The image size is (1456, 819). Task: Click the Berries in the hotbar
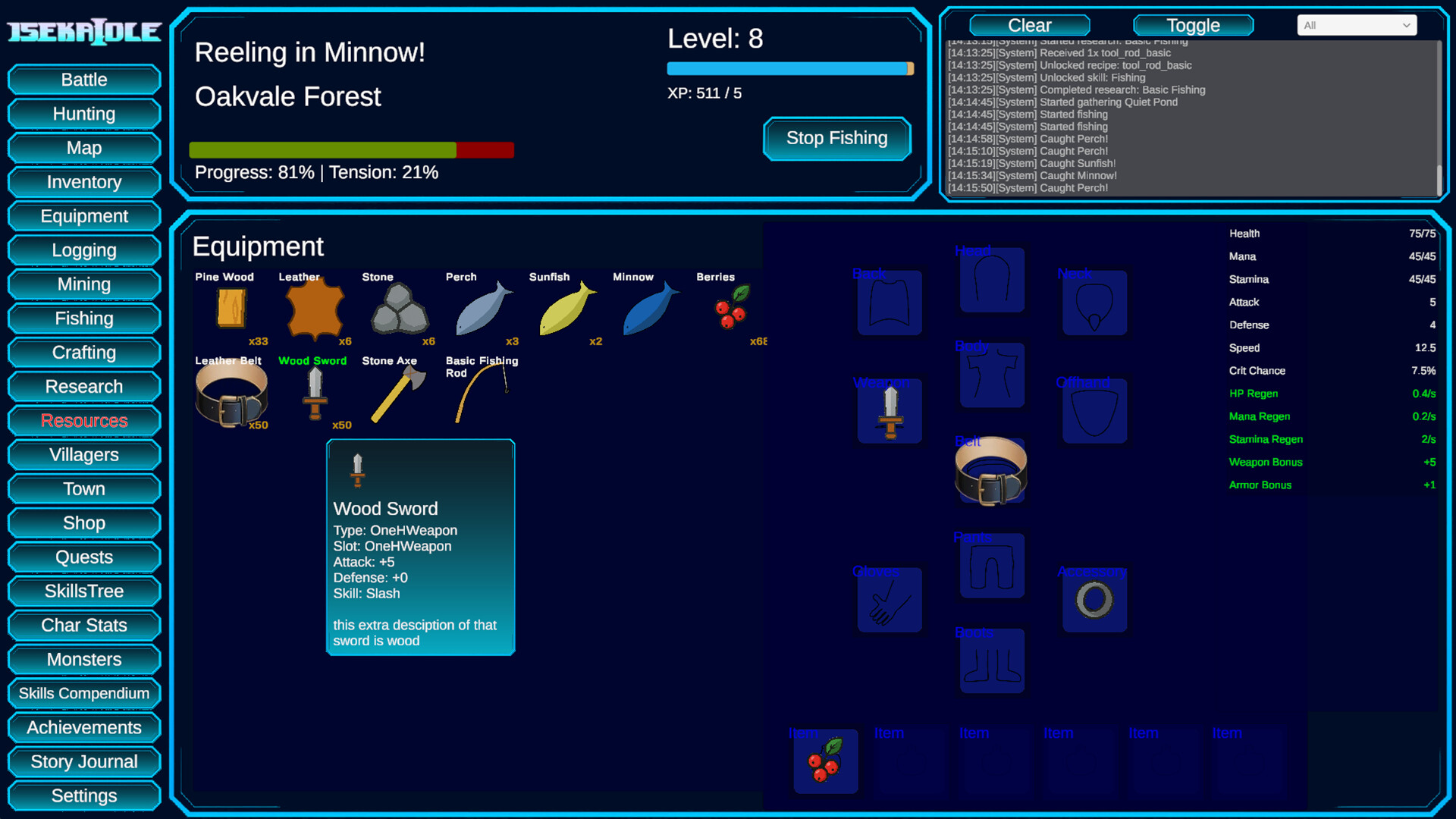pyautogui.click(x=825, y=761)
